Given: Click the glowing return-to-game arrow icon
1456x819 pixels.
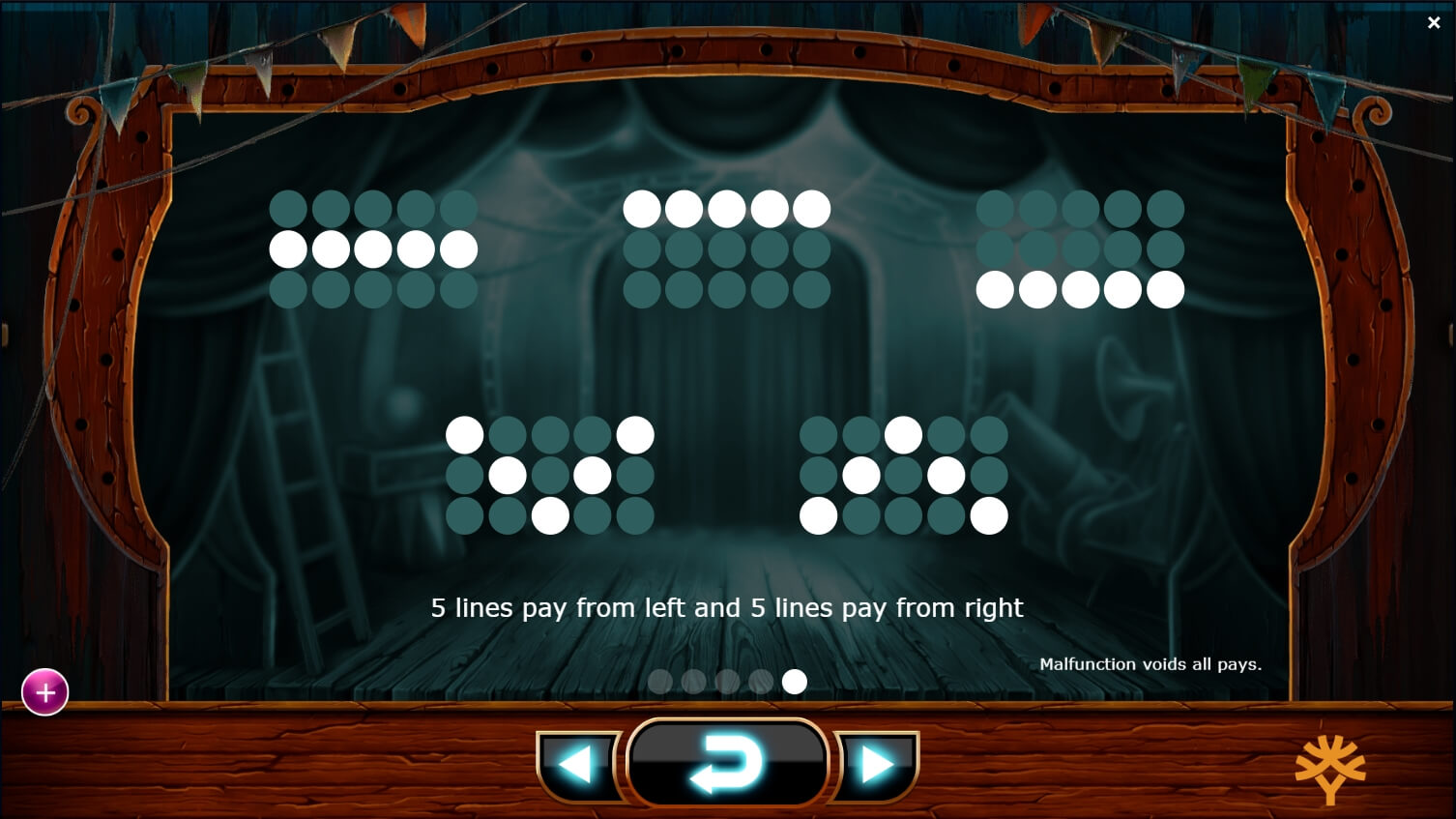Looking at the screenshot, I should (727, 764).
